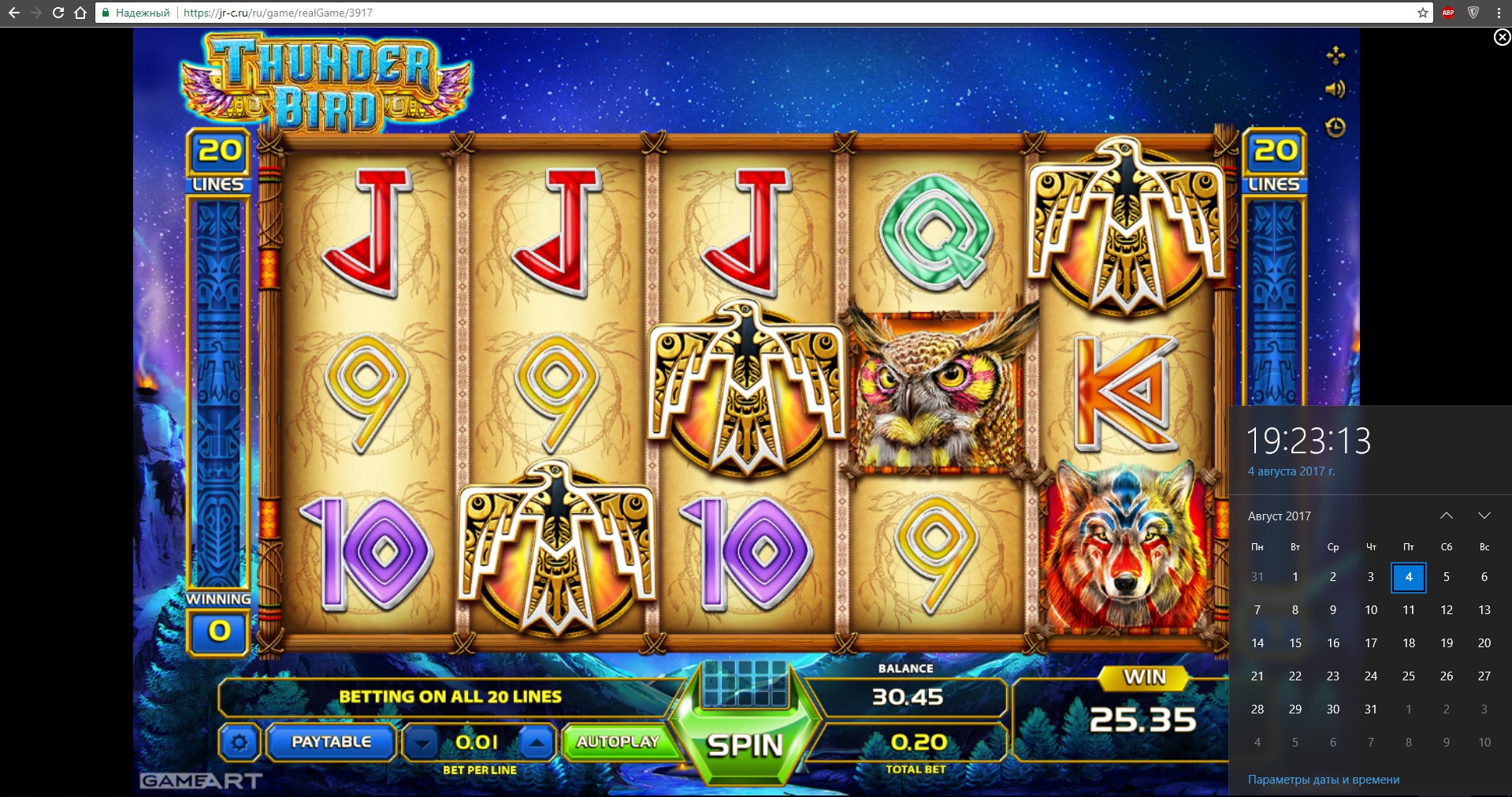1512x797 pixels.
Task: Increase the bet per line
Action: point(537,743)
